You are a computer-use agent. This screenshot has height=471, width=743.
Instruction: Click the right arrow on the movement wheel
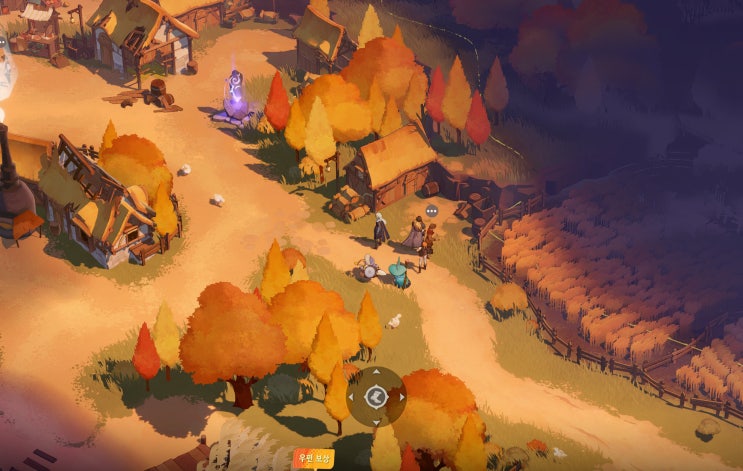pos(401,398)
